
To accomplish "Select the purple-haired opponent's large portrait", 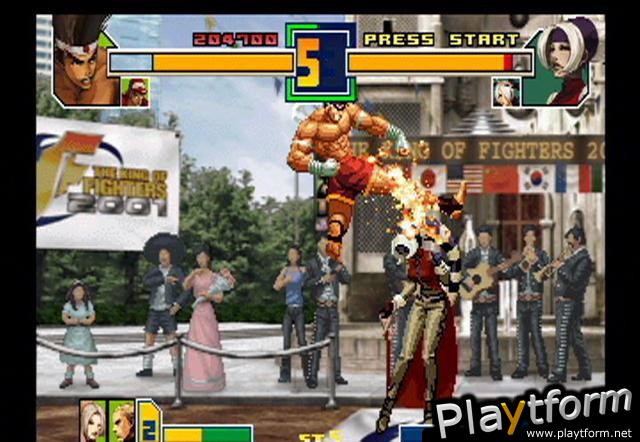I will tap(568, 62).
